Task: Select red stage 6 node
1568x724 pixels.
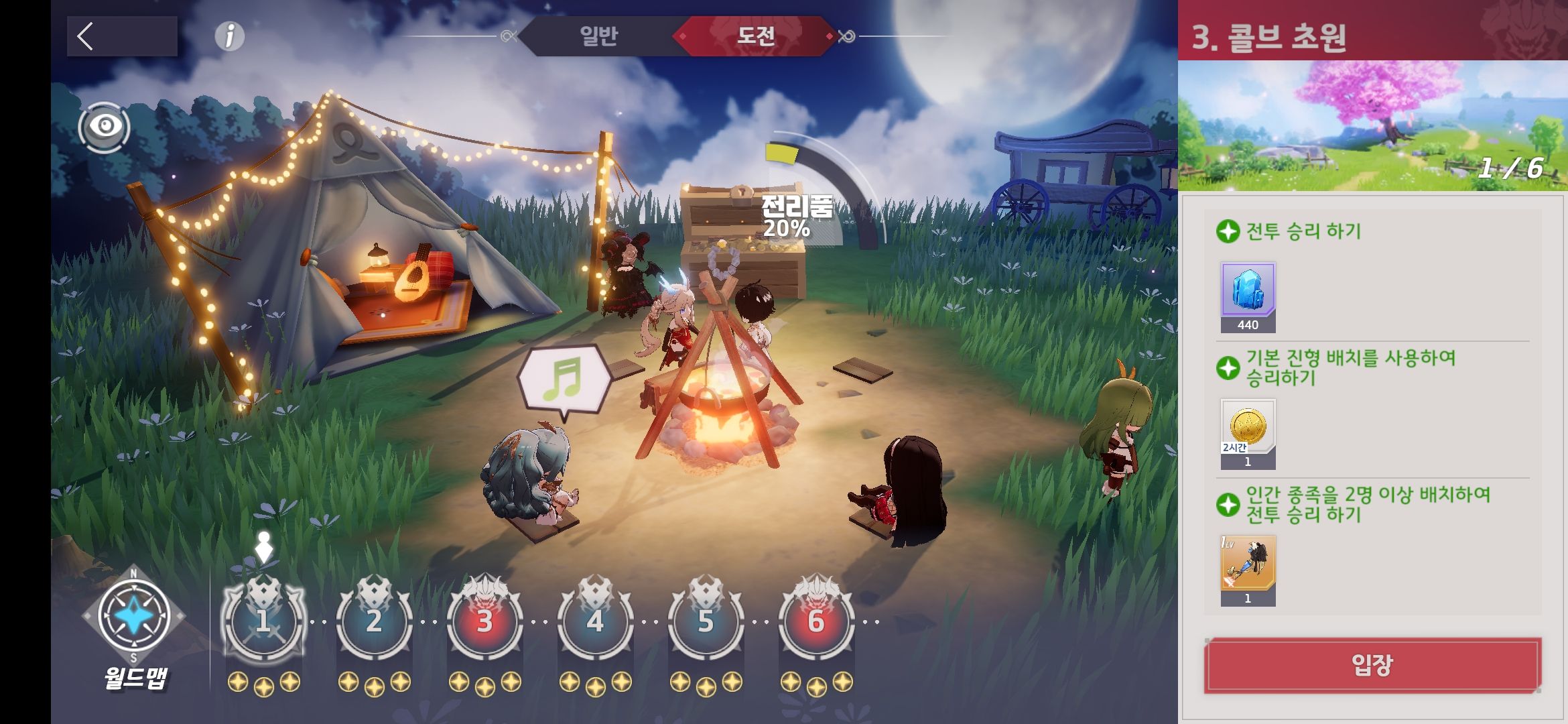Action: click(816, 621)
